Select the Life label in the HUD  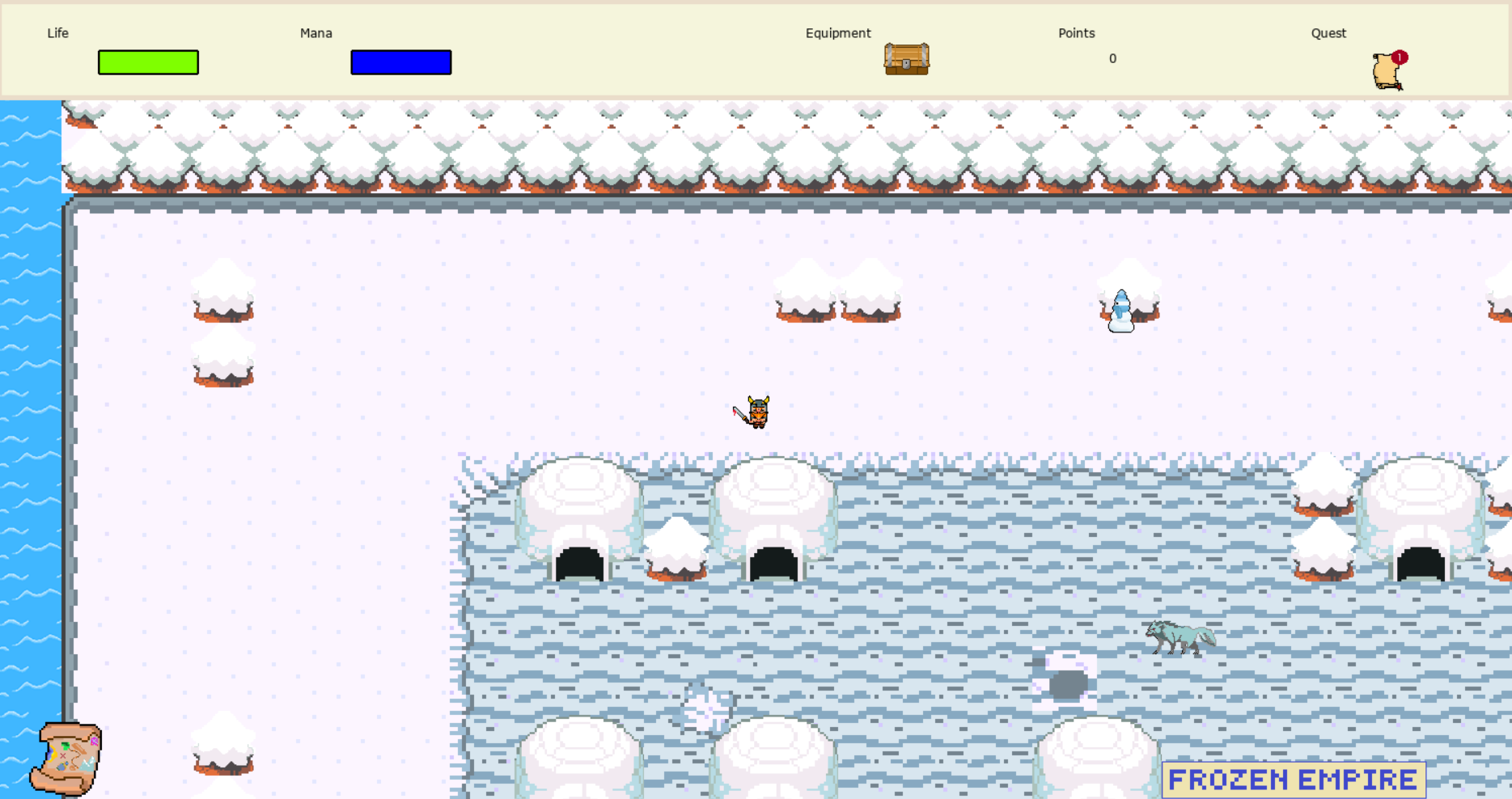pyautogui.click(x=57, y=33)
